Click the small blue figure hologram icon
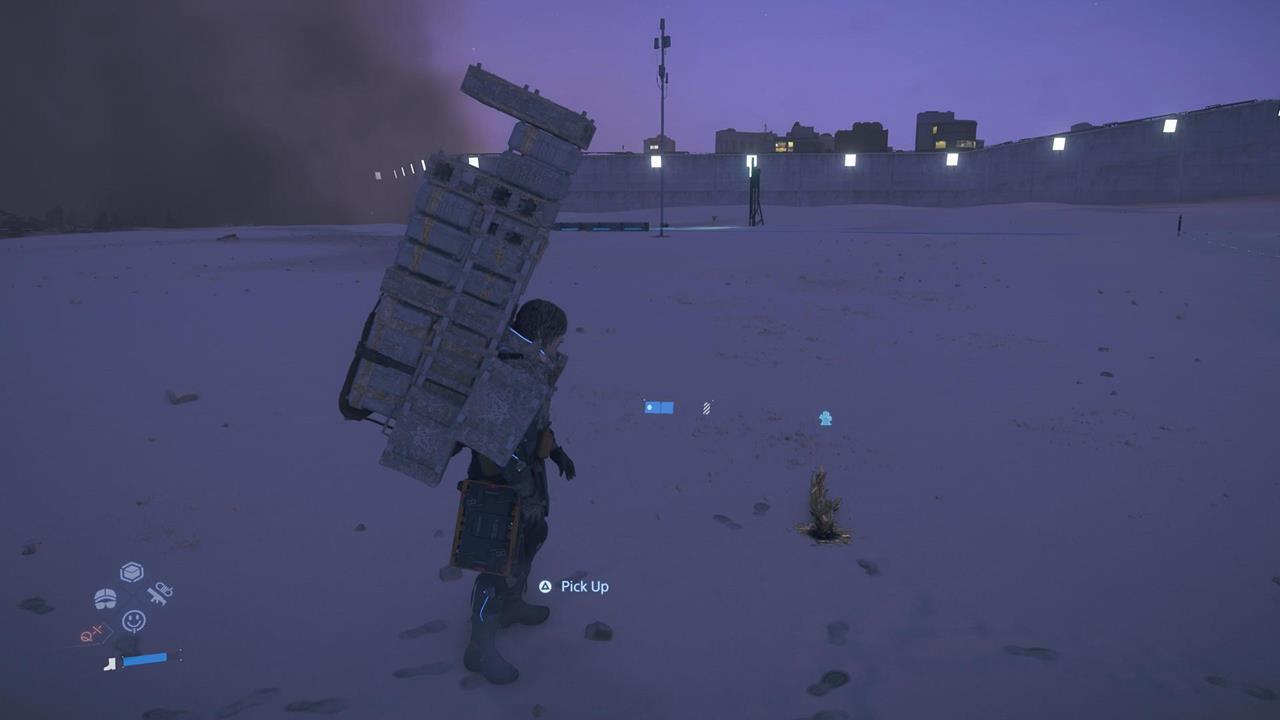This screenshot has width=1280, height=720. pyautogui.click(x=826, y=417)
